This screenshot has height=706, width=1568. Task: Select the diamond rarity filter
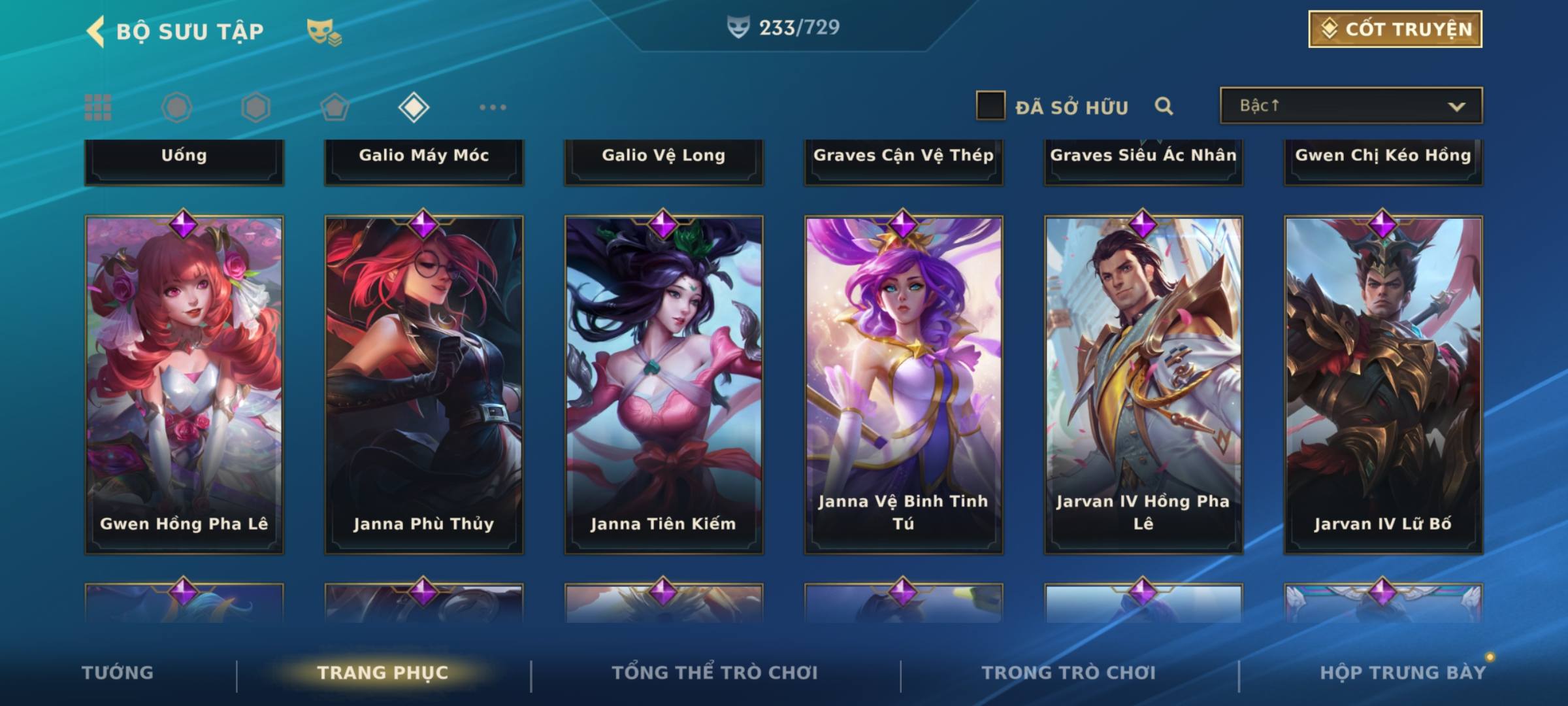414,107
